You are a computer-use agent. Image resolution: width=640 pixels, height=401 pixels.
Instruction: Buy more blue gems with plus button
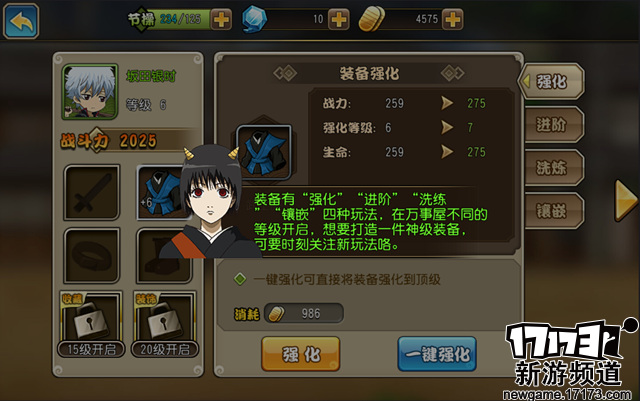(338, 19)
